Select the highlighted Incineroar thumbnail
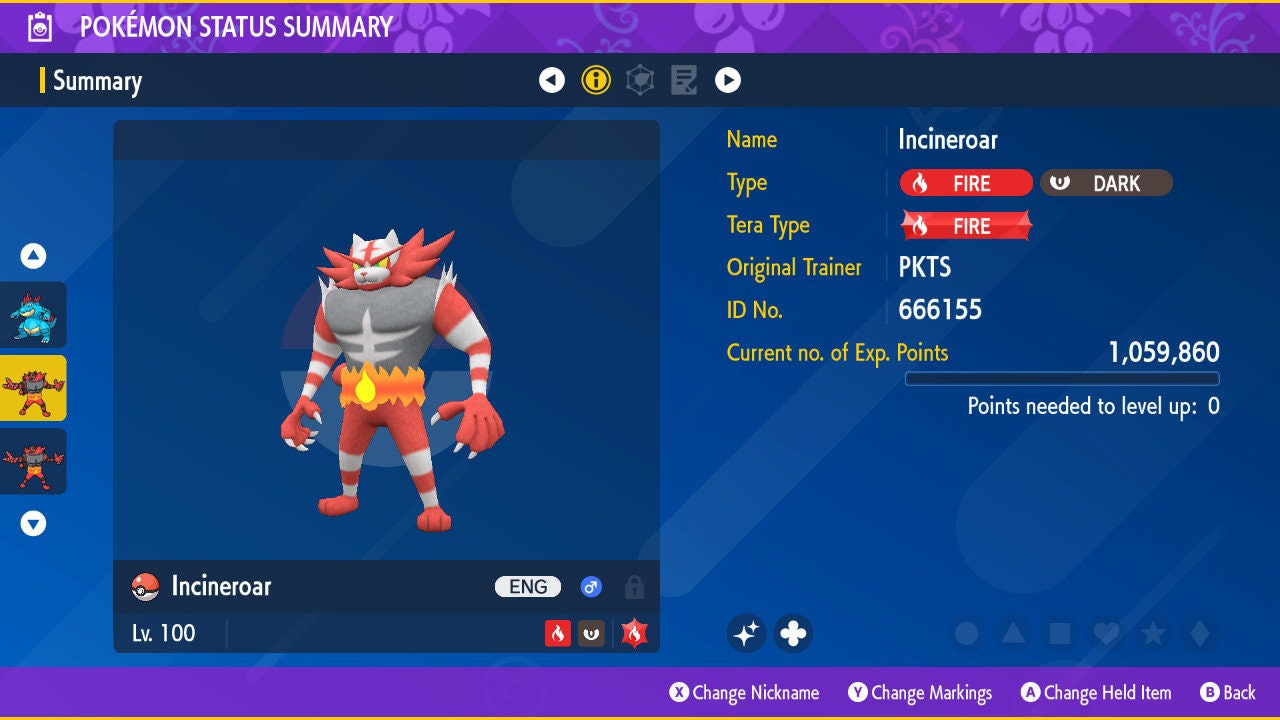The height and width of the screenshot is (720, 1280). pos(33,388)
